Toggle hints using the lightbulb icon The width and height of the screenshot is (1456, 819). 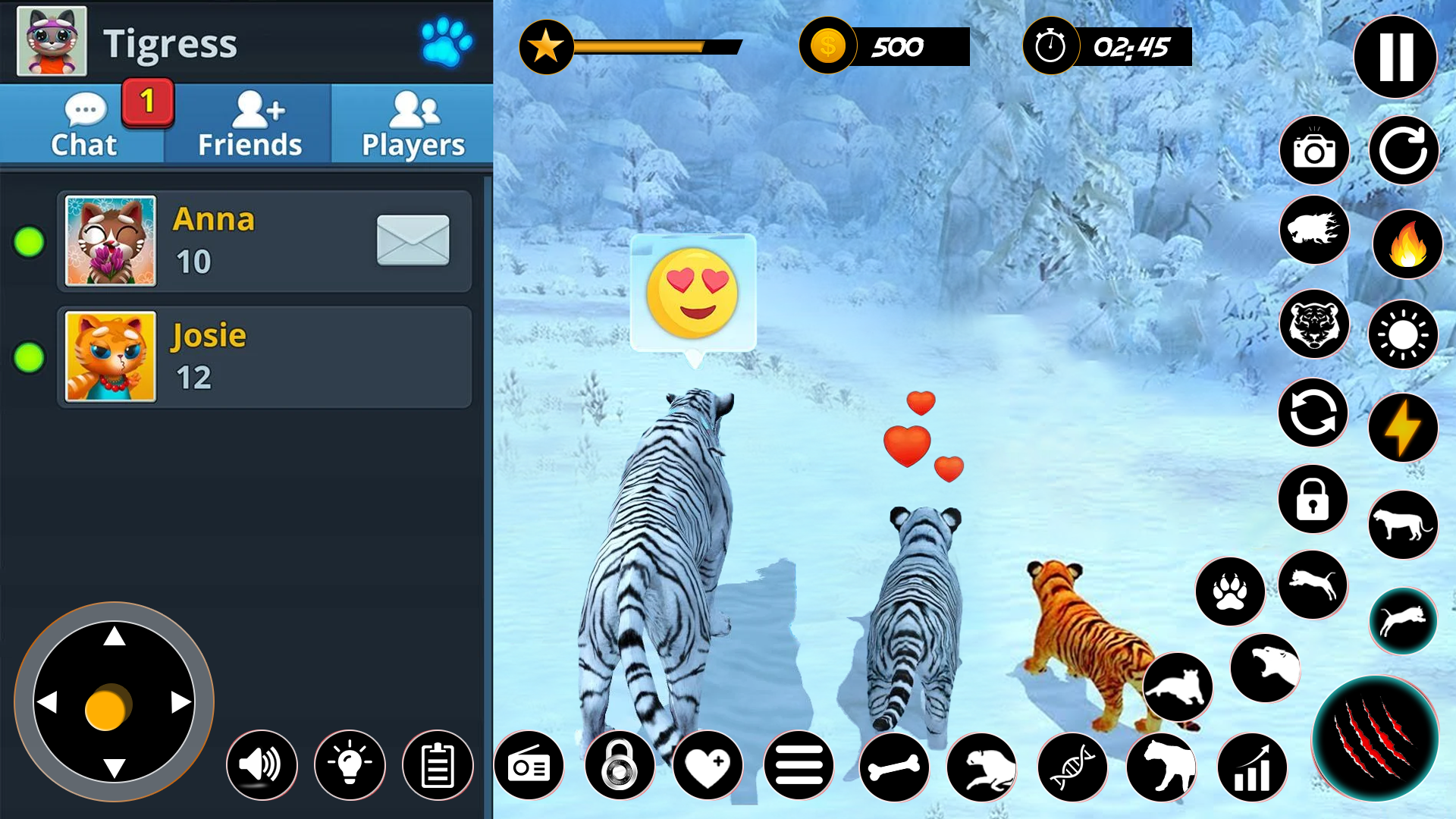(350, 764)
